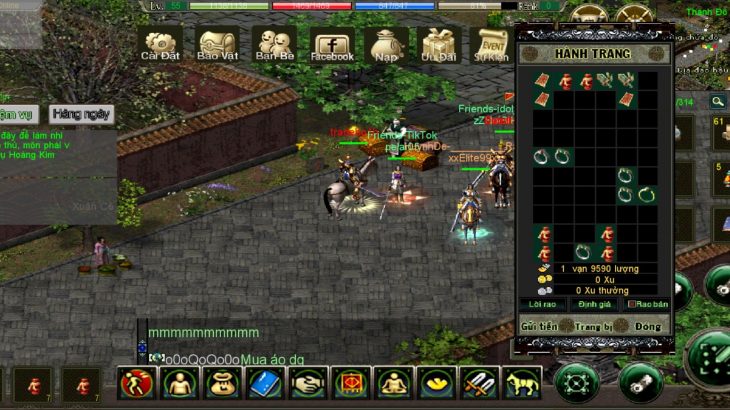
Task: Click the Facebook shortcut icon
Action: pos(332,45)
